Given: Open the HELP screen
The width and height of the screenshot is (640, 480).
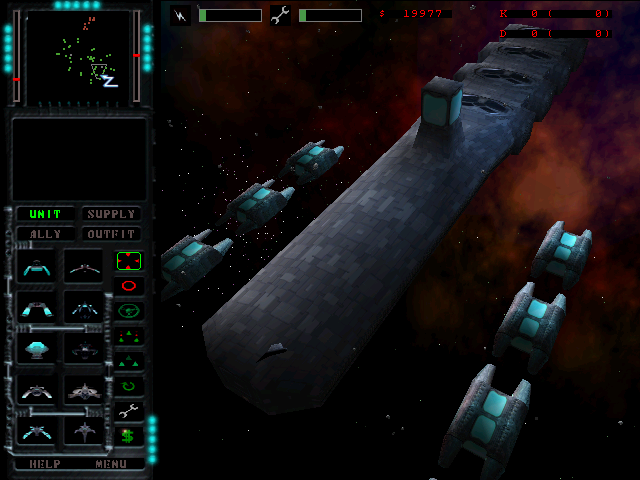Looking at the screenshot, I should point(45,464).
